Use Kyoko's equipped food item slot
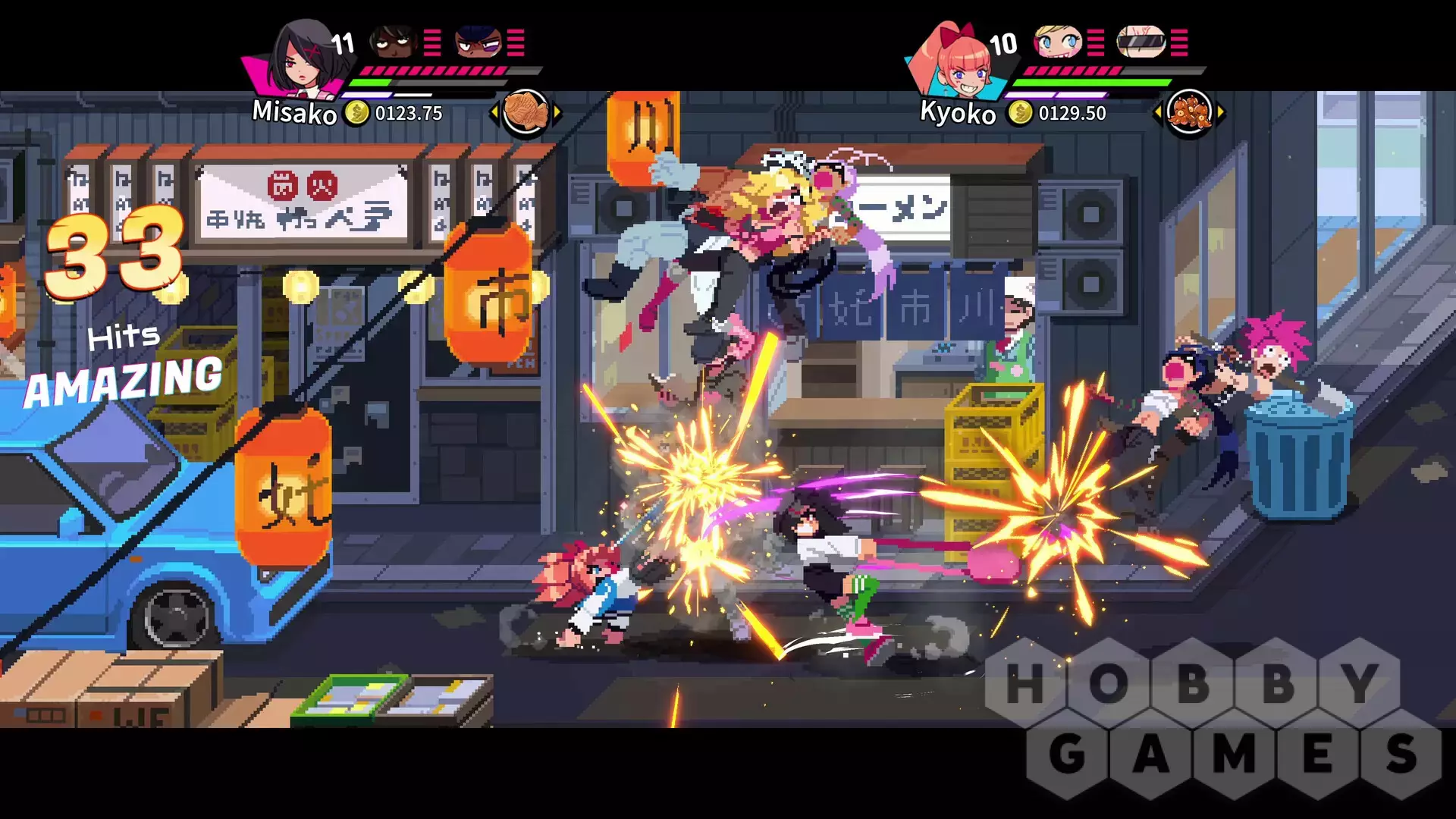 click(x=1188, y=112)
